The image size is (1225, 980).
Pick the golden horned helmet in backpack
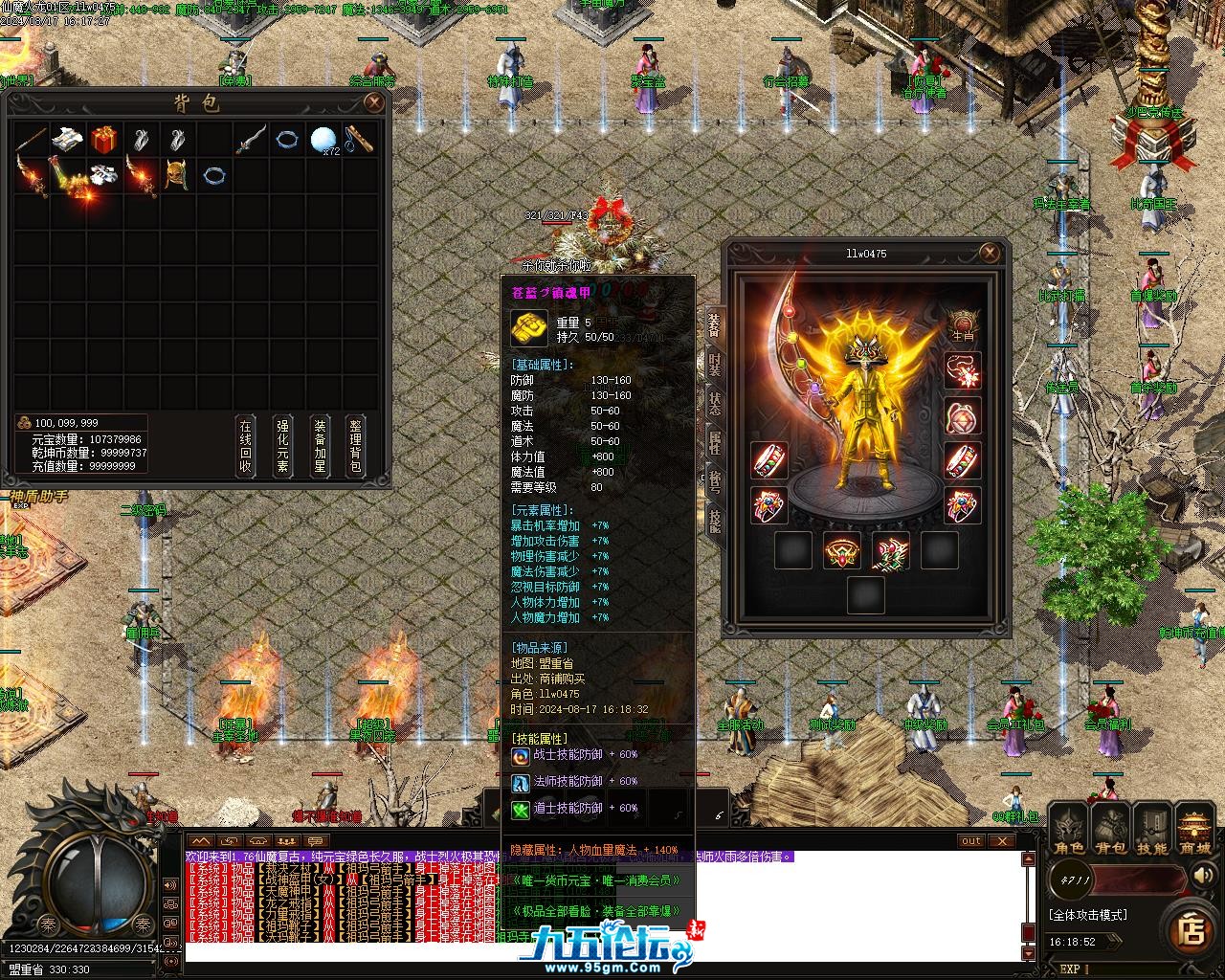coord(176,176)
